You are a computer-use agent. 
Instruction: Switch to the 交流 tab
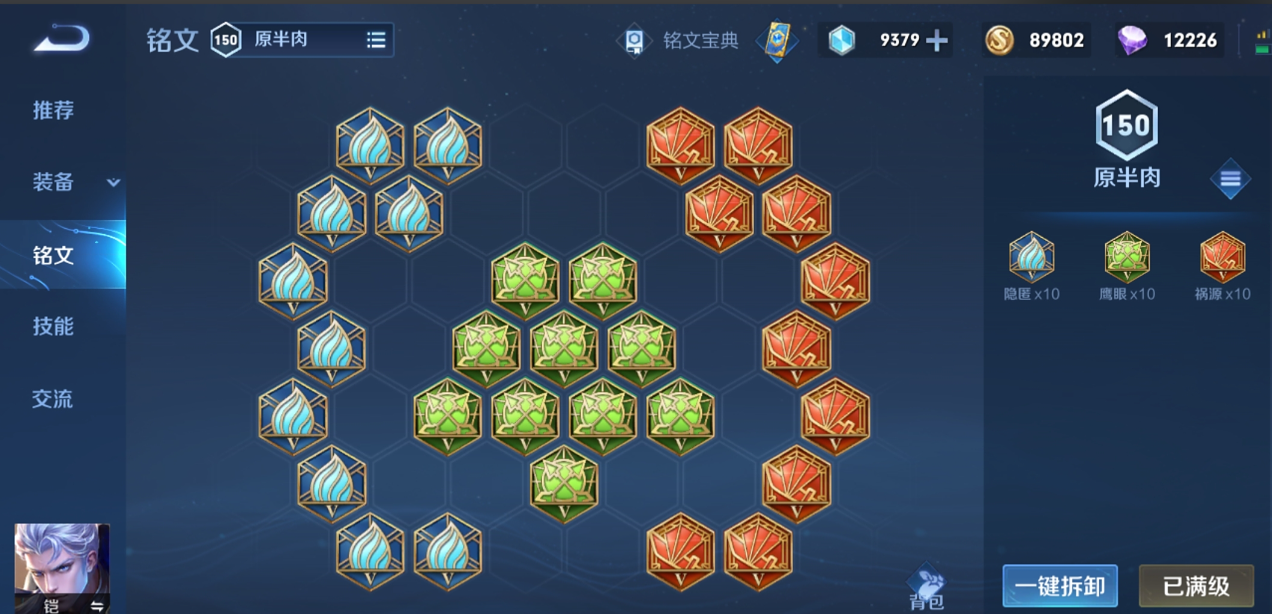pos(53,399)
